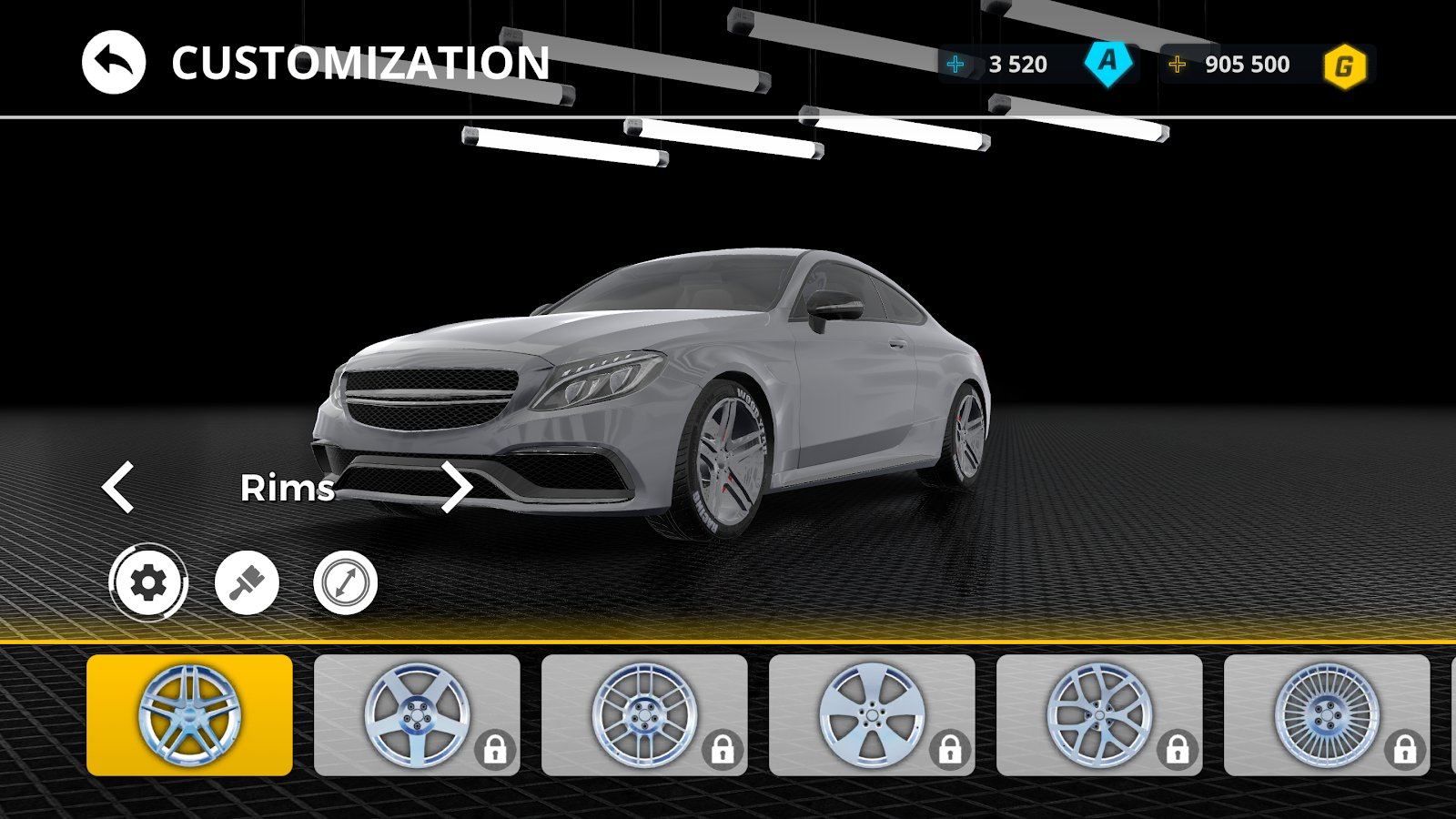Viewport: 1456px width, 819px height.
Task: Switch to the next customization category
Action: point(456,487)
